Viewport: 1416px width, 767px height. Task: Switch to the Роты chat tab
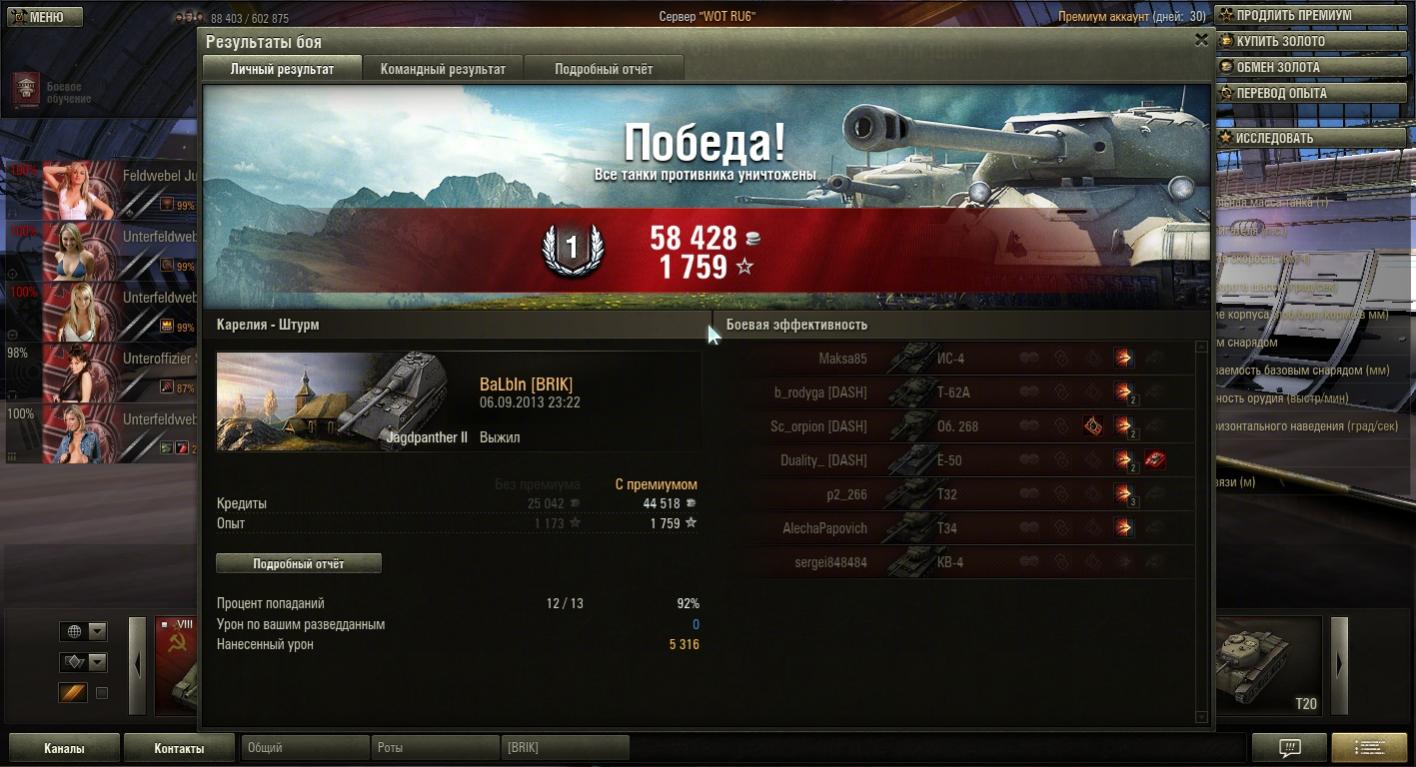coord(435,748)
